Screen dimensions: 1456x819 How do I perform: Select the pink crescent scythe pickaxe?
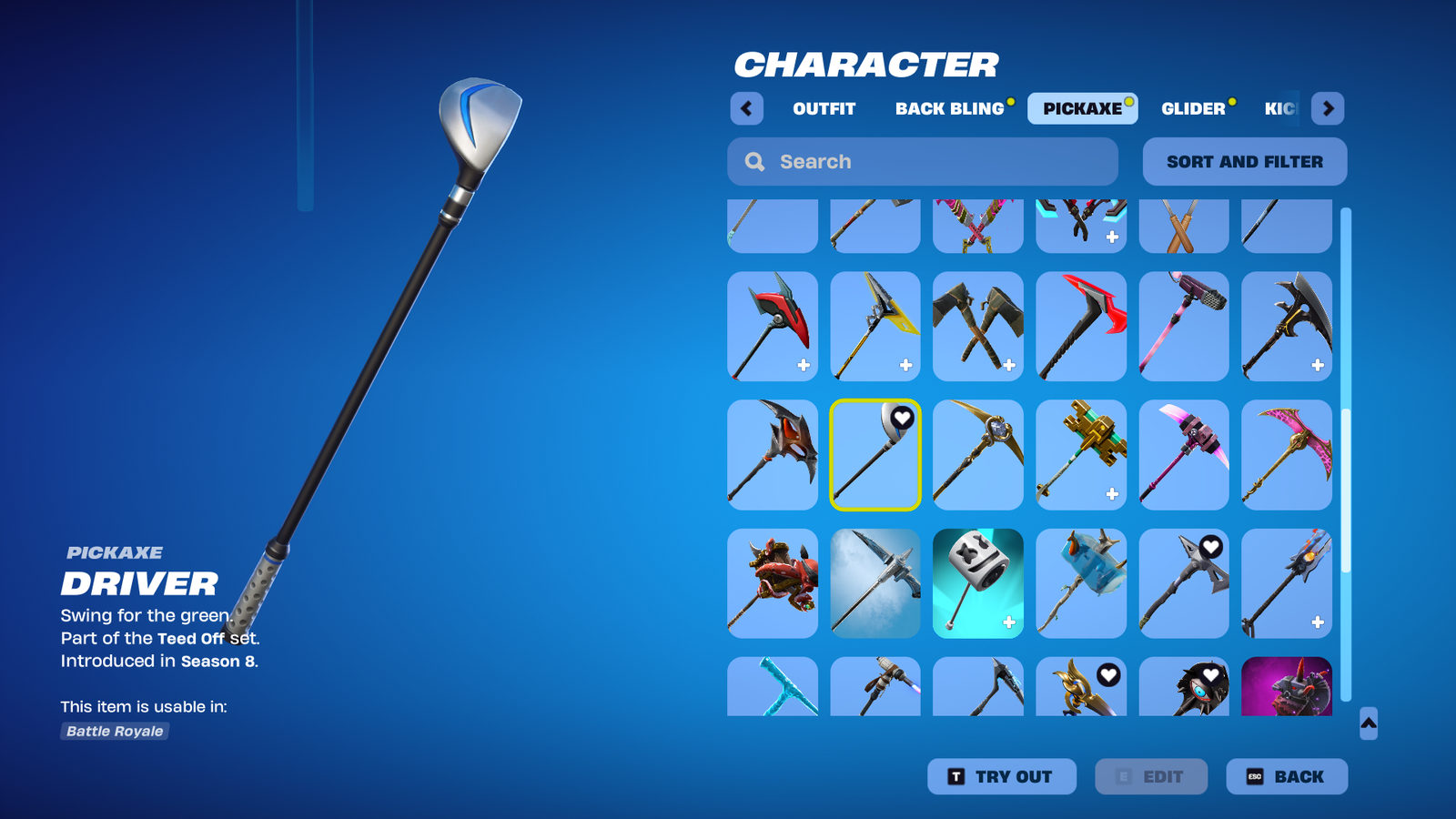pos(1286,455)
